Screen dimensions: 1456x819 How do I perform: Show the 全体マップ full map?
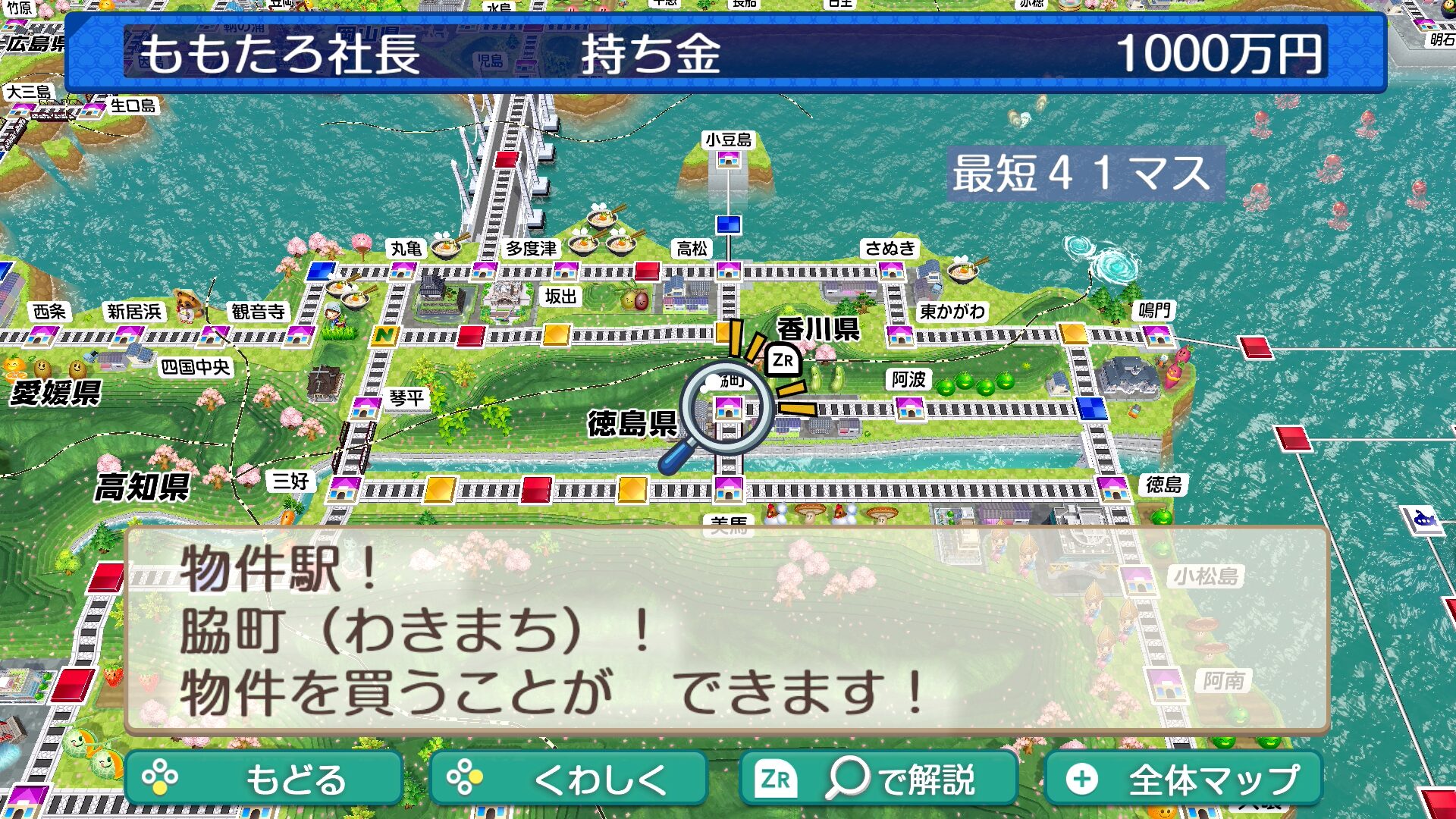click(1183, 779)
